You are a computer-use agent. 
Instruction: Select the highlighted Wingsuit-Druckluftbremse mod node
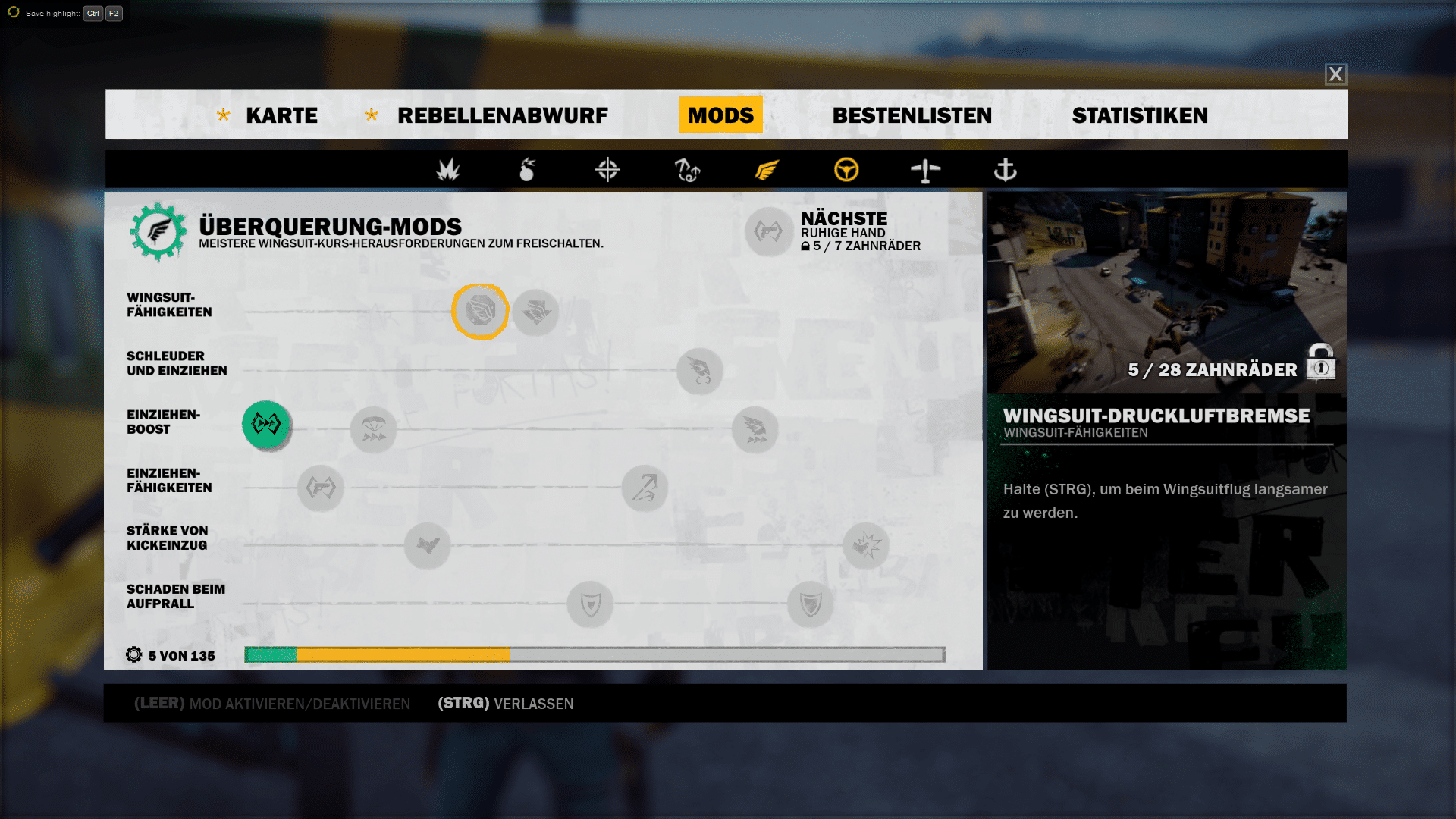480,311
